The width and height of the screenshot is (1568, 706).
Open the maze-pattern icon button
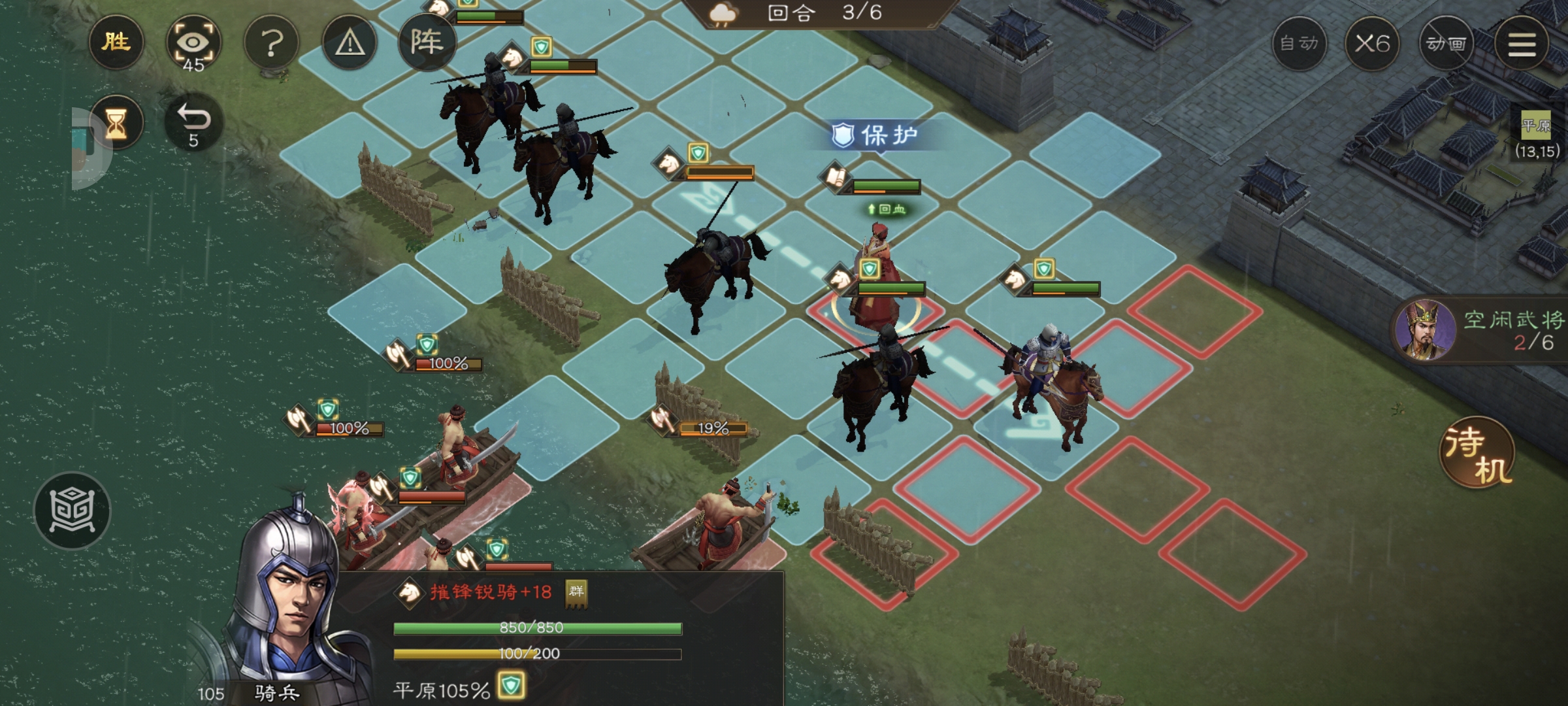tap(72, 510)
